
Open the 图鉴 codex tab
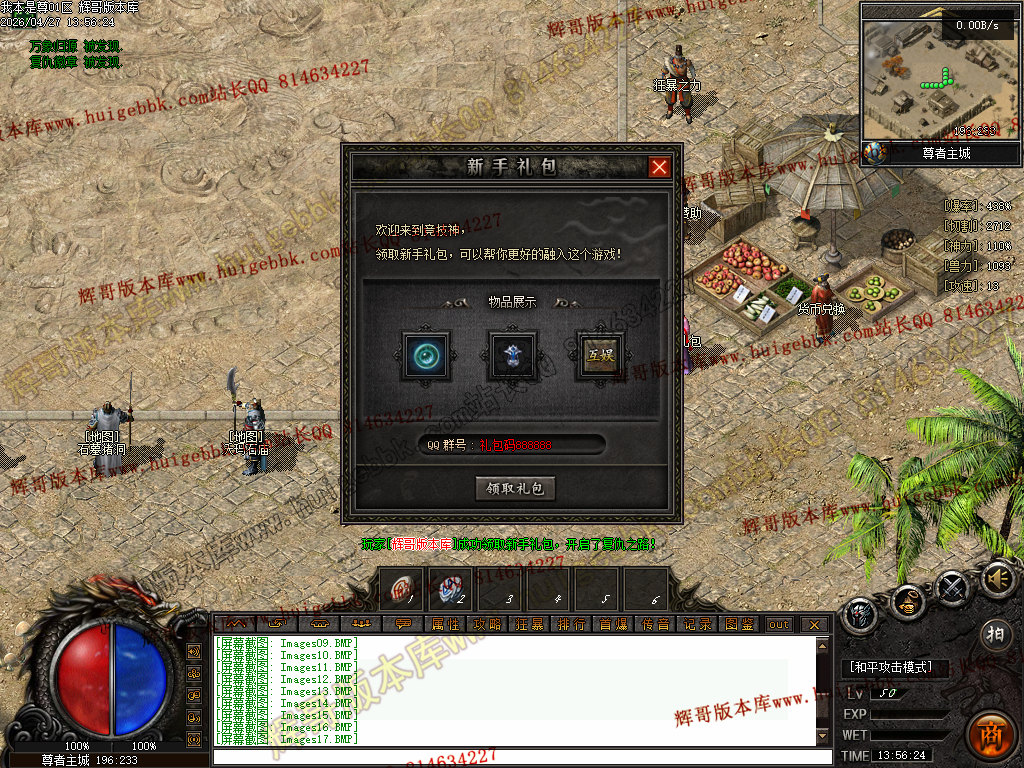tap(739, 624)
